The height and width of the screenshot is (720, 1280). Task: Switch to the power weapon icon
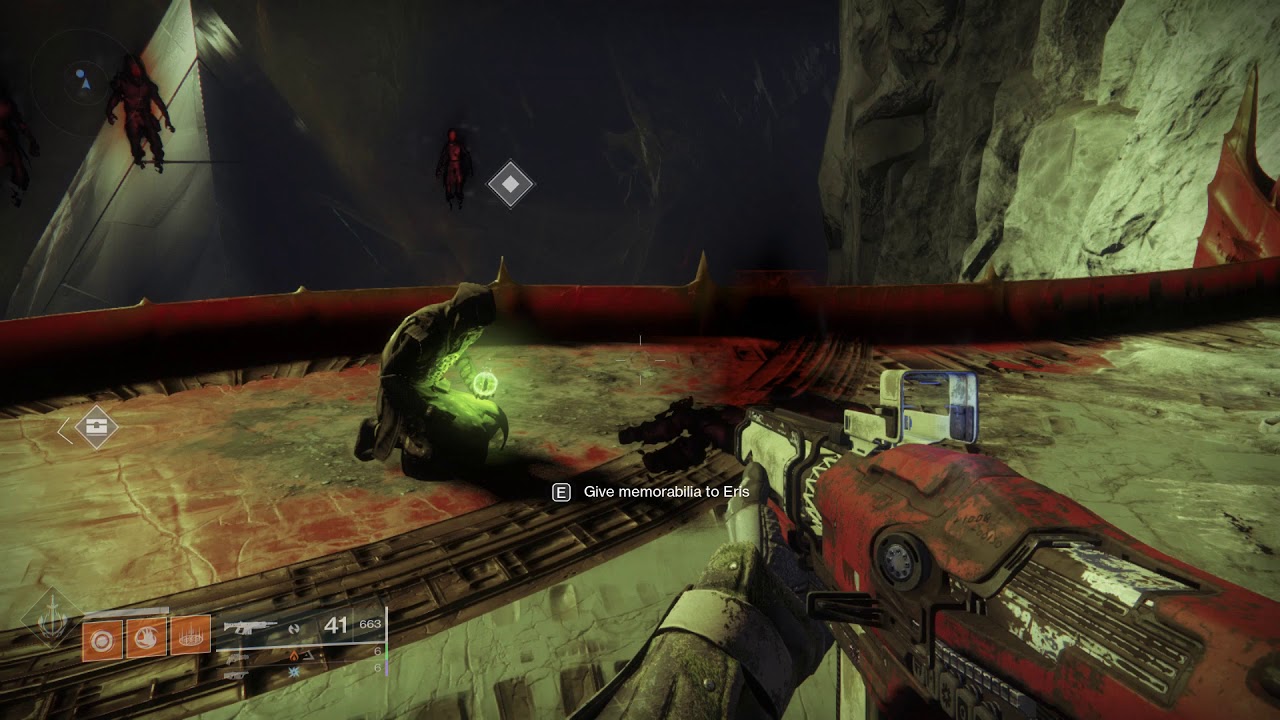click(236, 675)
